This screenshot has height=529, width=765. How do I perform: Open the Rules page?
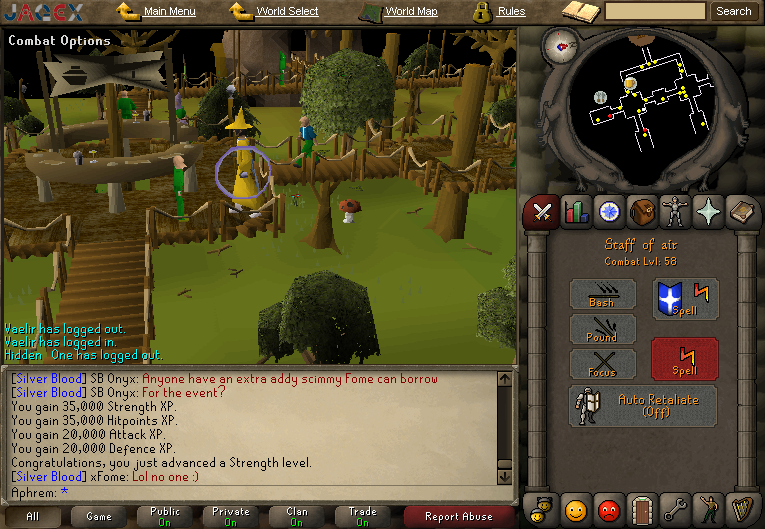pos(511,12)
